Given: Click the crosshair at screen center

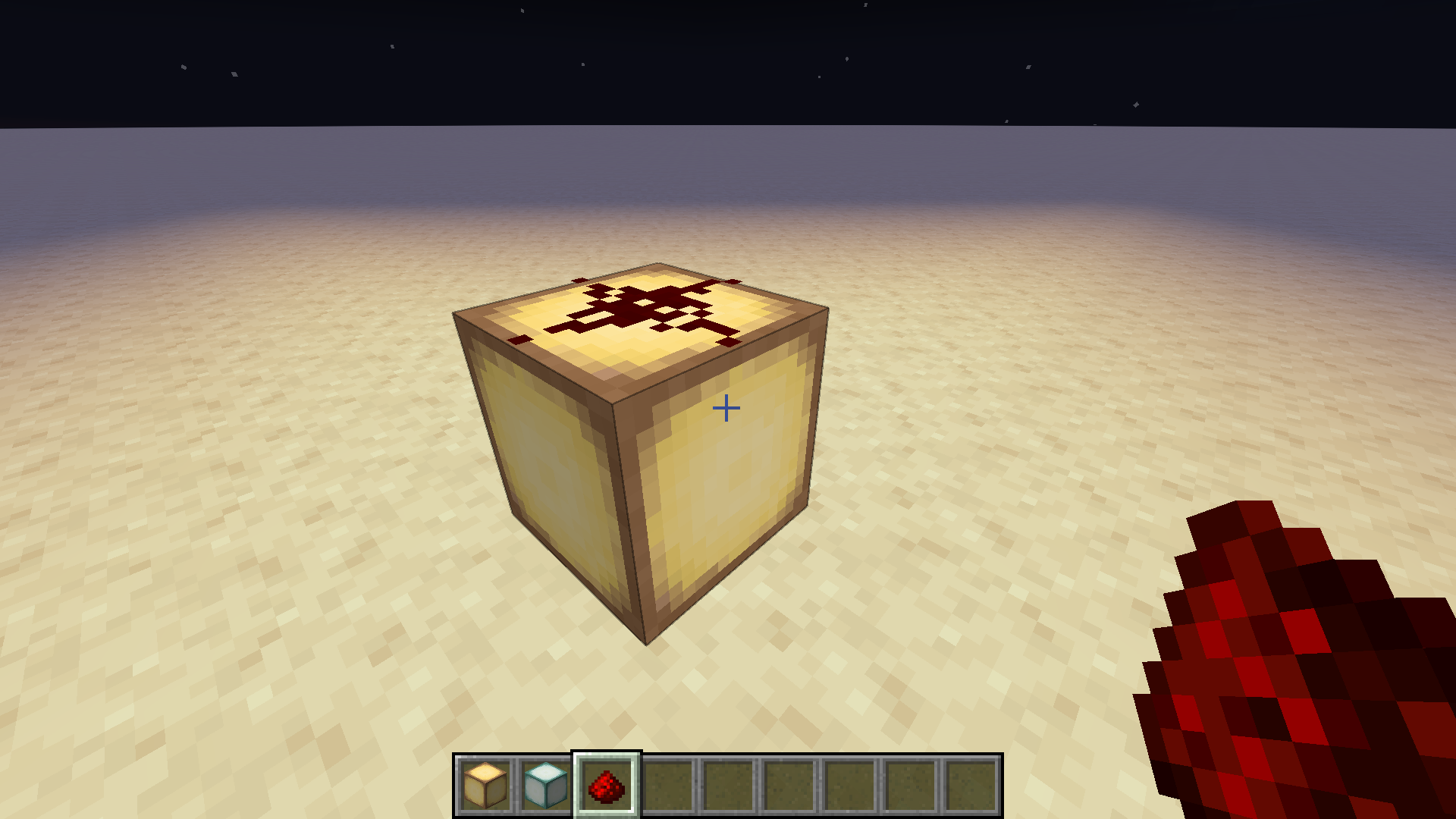Looking at the screenshot, I should coord(726,407).
